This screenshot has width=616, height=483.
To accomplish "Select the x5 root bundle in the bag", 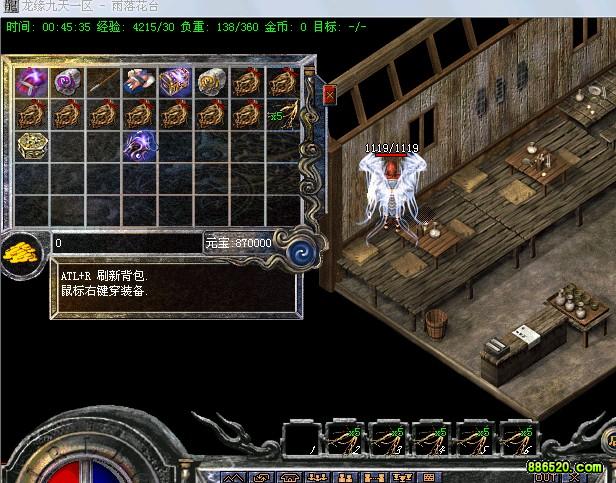I will pyautogui.click(x=283, y=114).
